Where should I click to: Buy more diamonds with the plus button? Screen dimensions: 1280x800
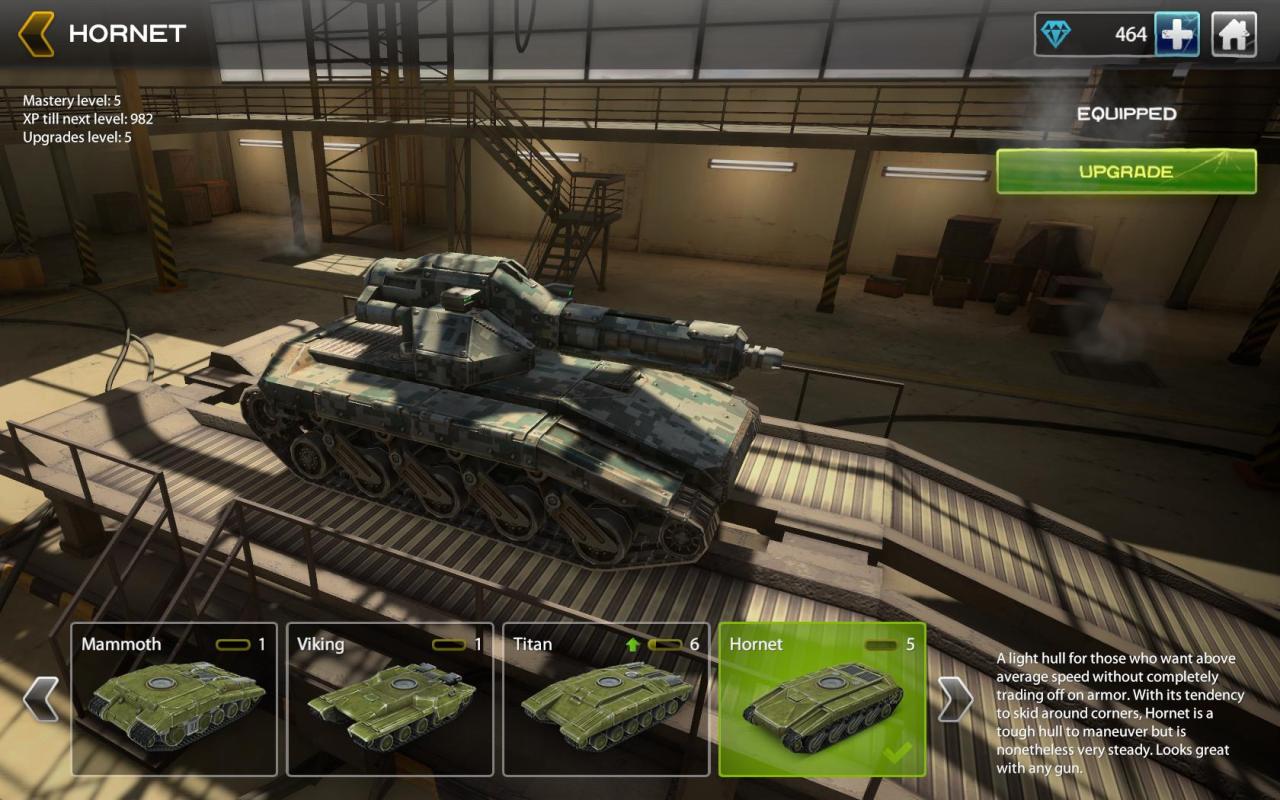(x=1177, y=35)
